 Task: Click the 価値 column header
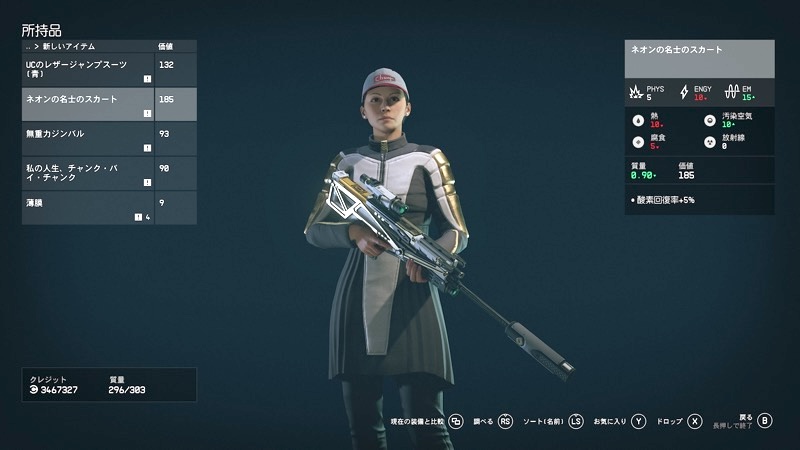click(167, 47)
